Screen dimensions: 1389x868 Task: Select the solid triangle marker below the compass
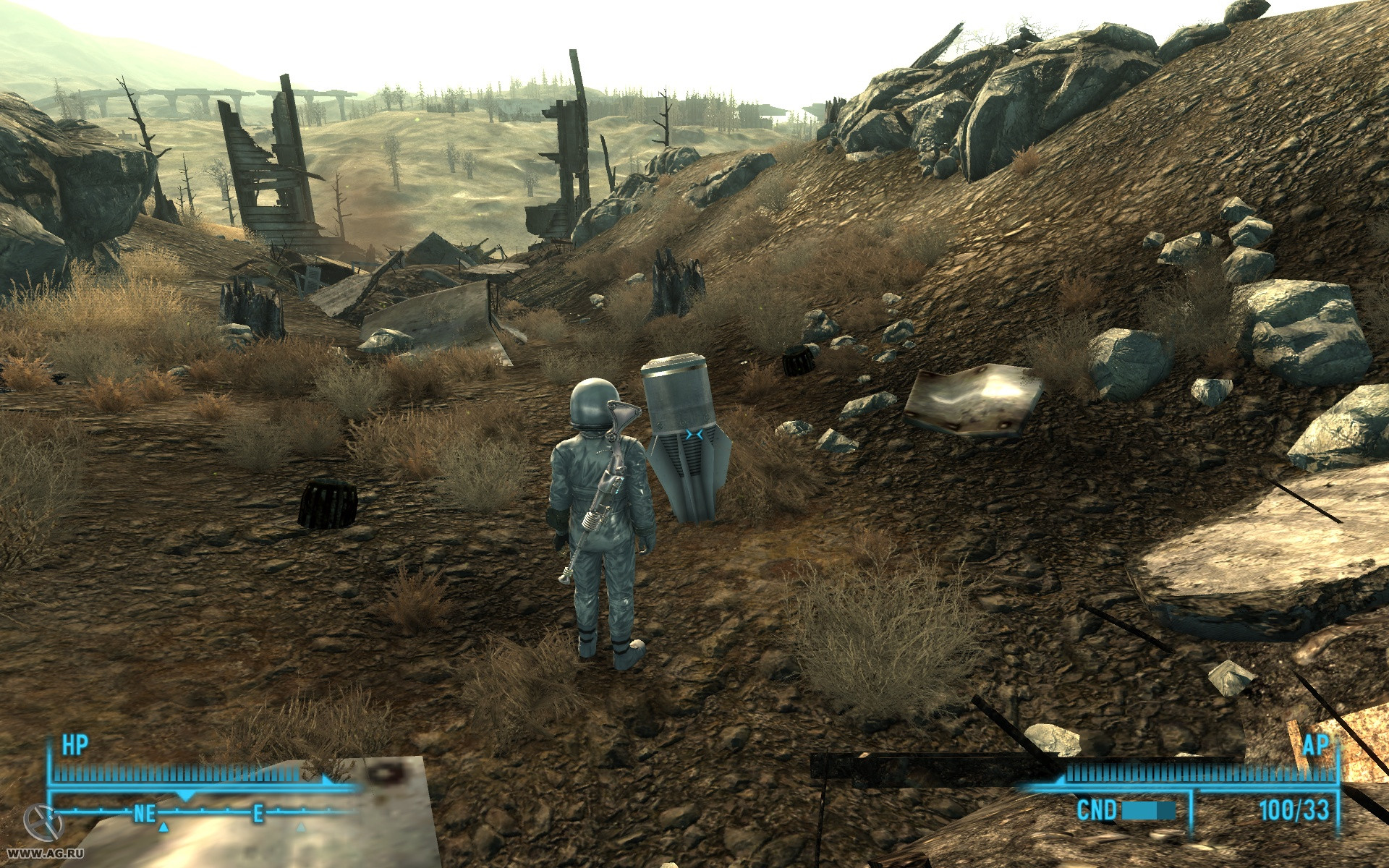coord(163,826)
